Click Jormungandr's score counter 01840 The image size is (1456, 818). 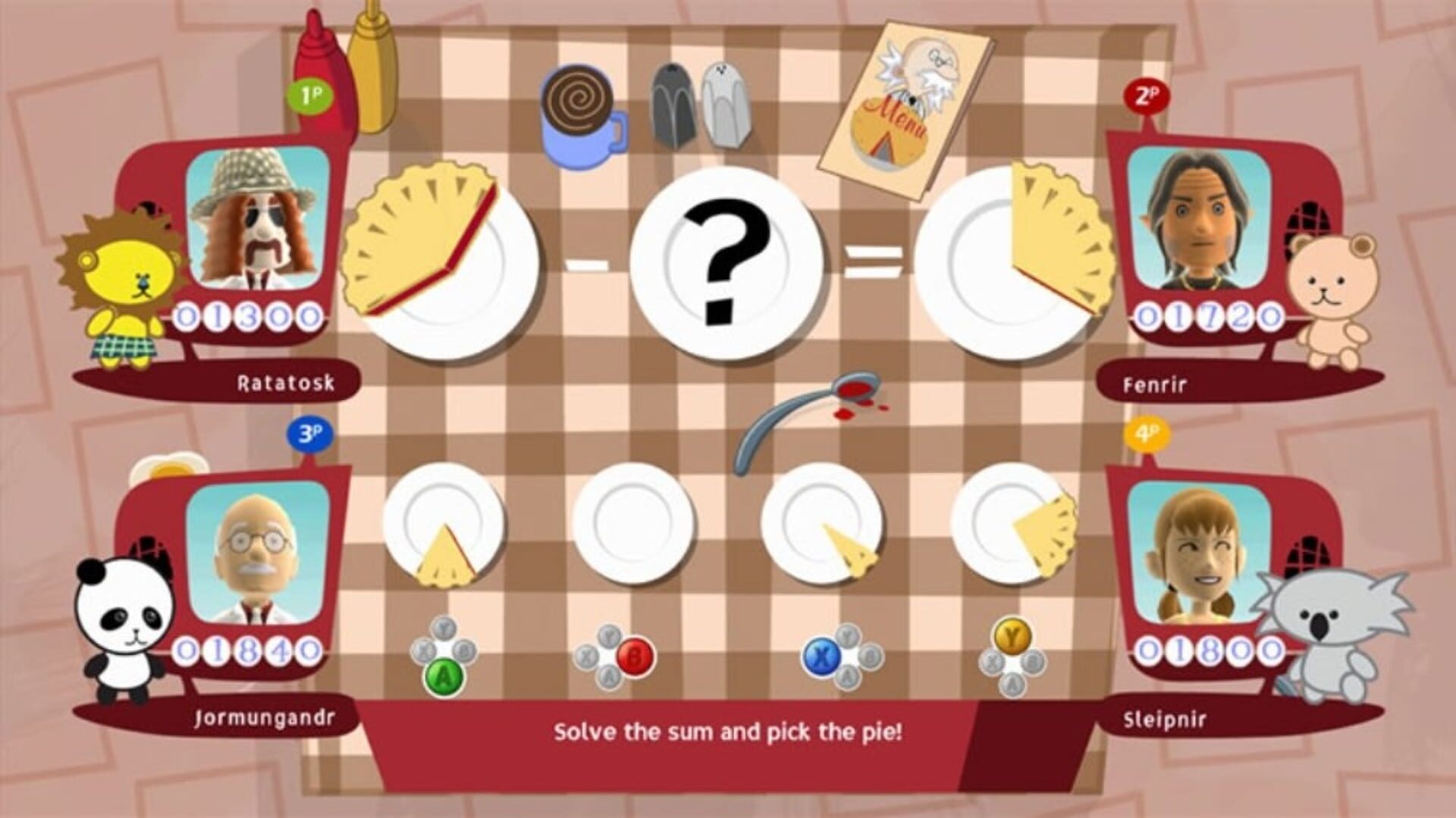[x=250, y=648]
